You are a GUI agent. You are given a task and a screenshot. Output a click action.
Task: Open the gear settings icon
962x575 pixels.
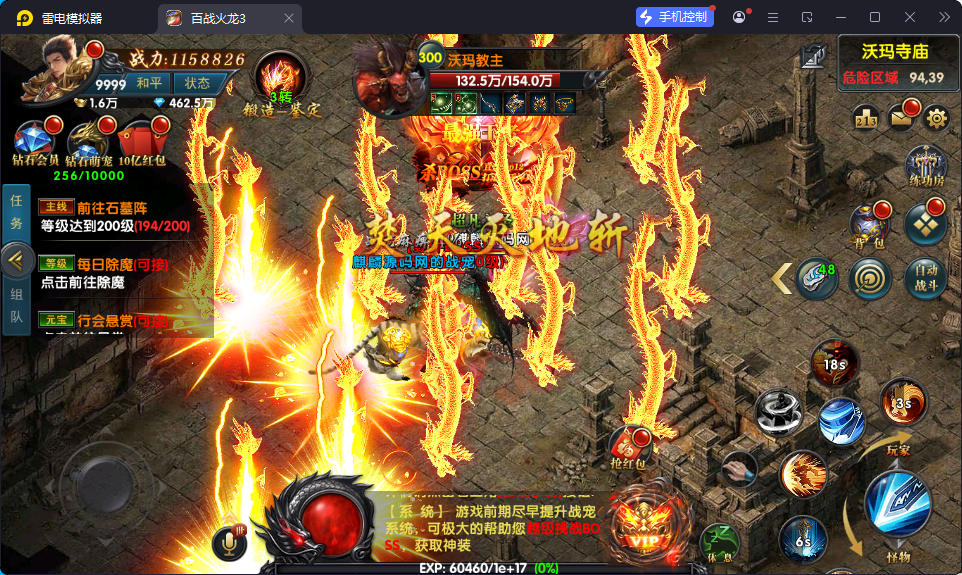936,118
